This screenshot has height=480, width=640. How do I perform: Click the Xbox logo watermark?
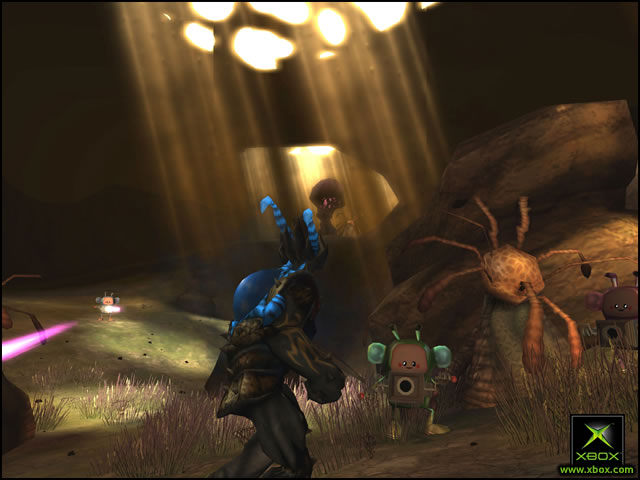[597, 438]
